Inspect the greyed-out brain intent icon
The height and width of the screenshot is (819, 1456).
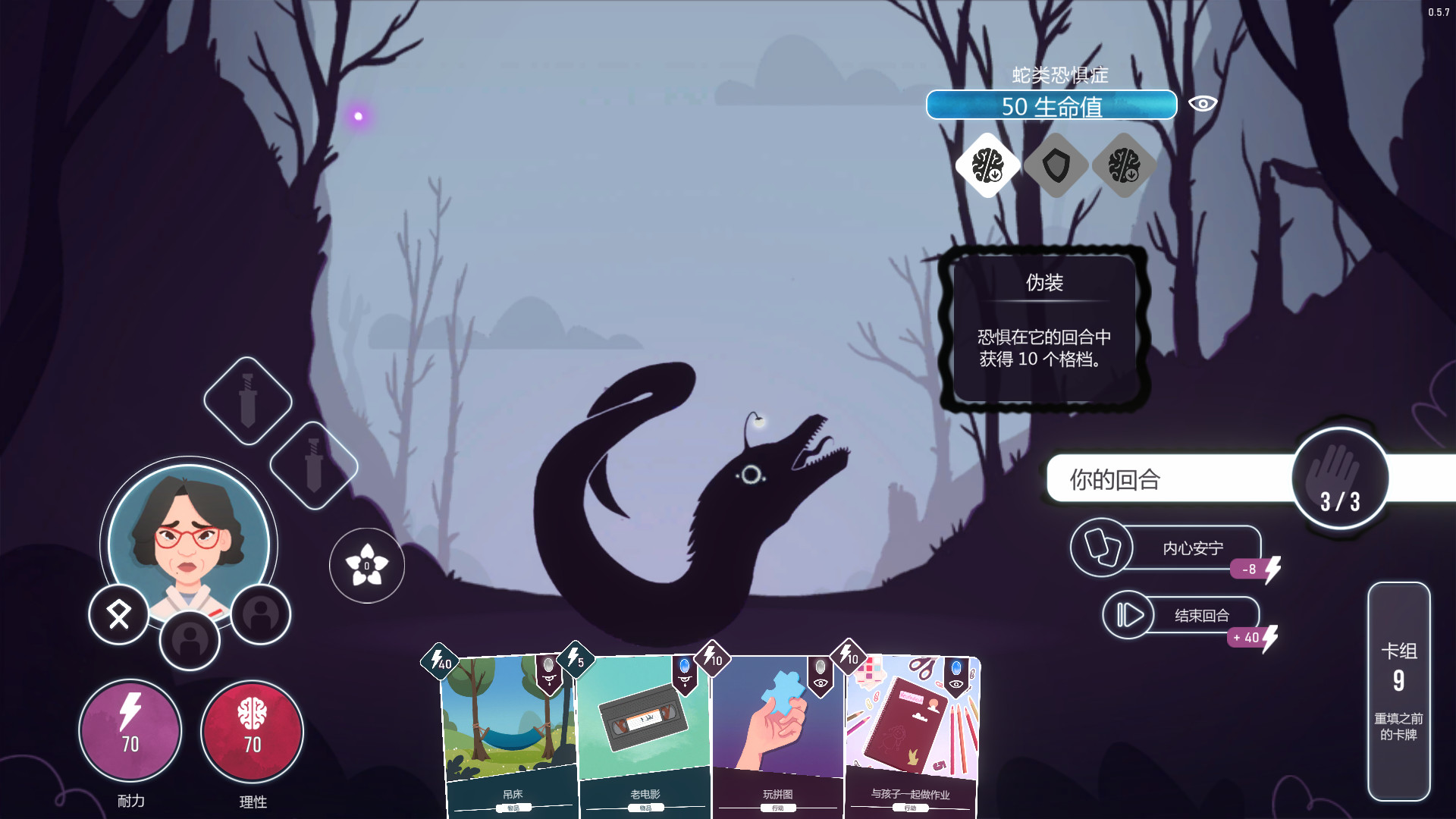(1124, 165)
